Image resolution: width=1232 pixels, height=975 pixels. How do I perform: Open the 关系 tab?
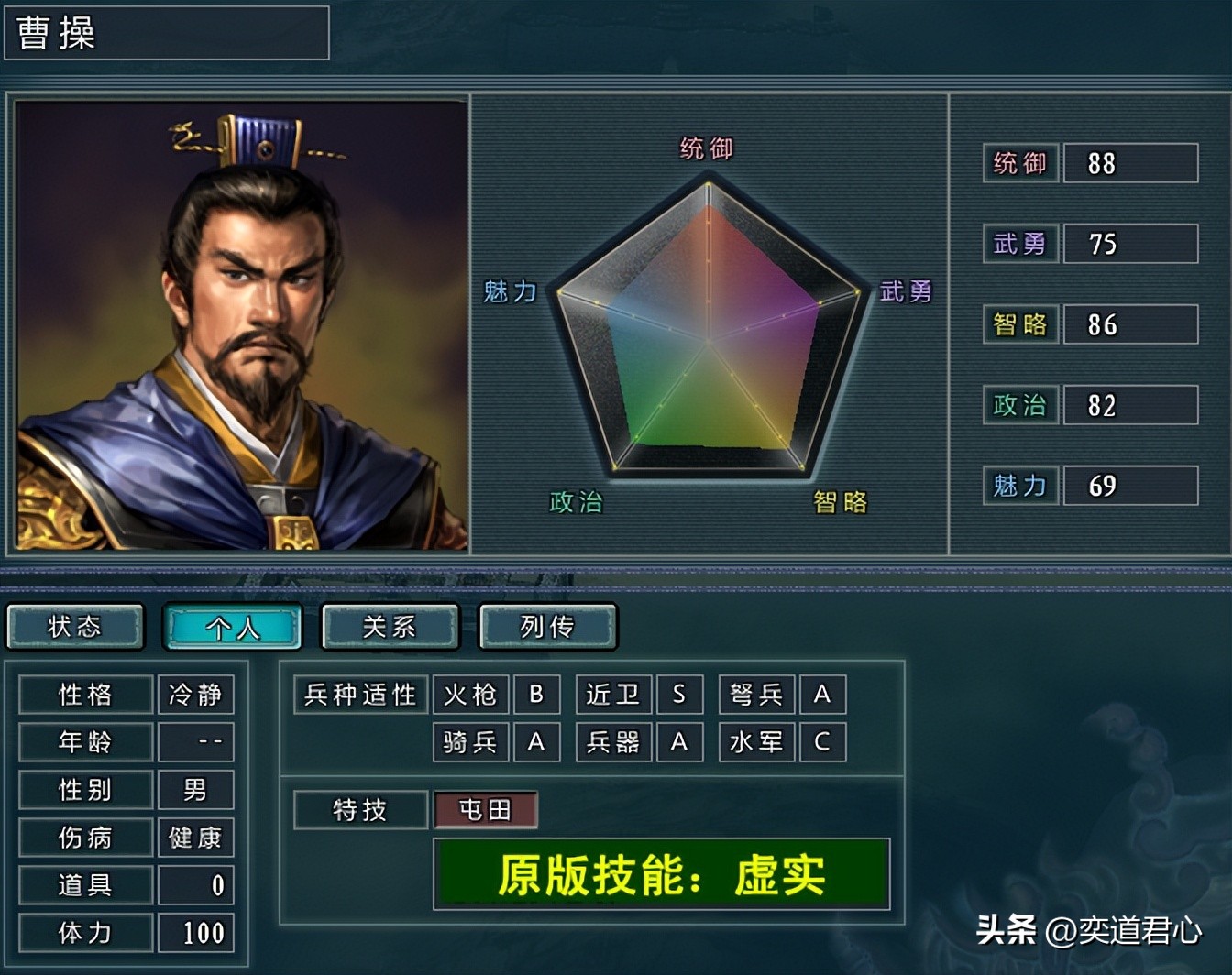click(x=390, y=627)
